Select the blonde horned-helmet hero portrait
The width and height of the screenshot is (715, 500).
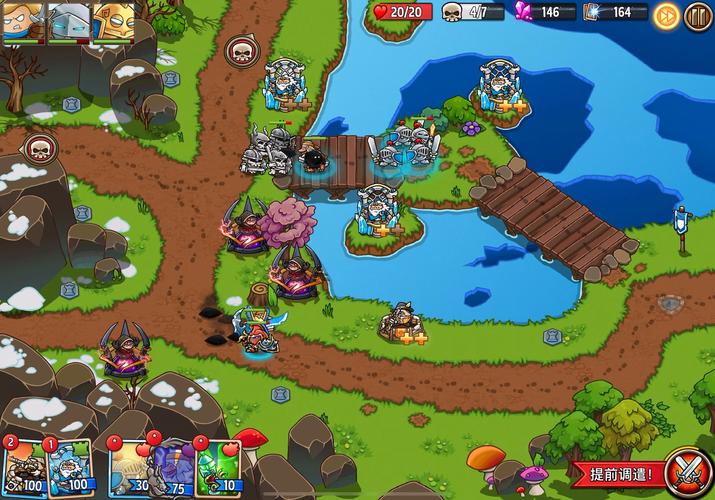coord(21,21)
